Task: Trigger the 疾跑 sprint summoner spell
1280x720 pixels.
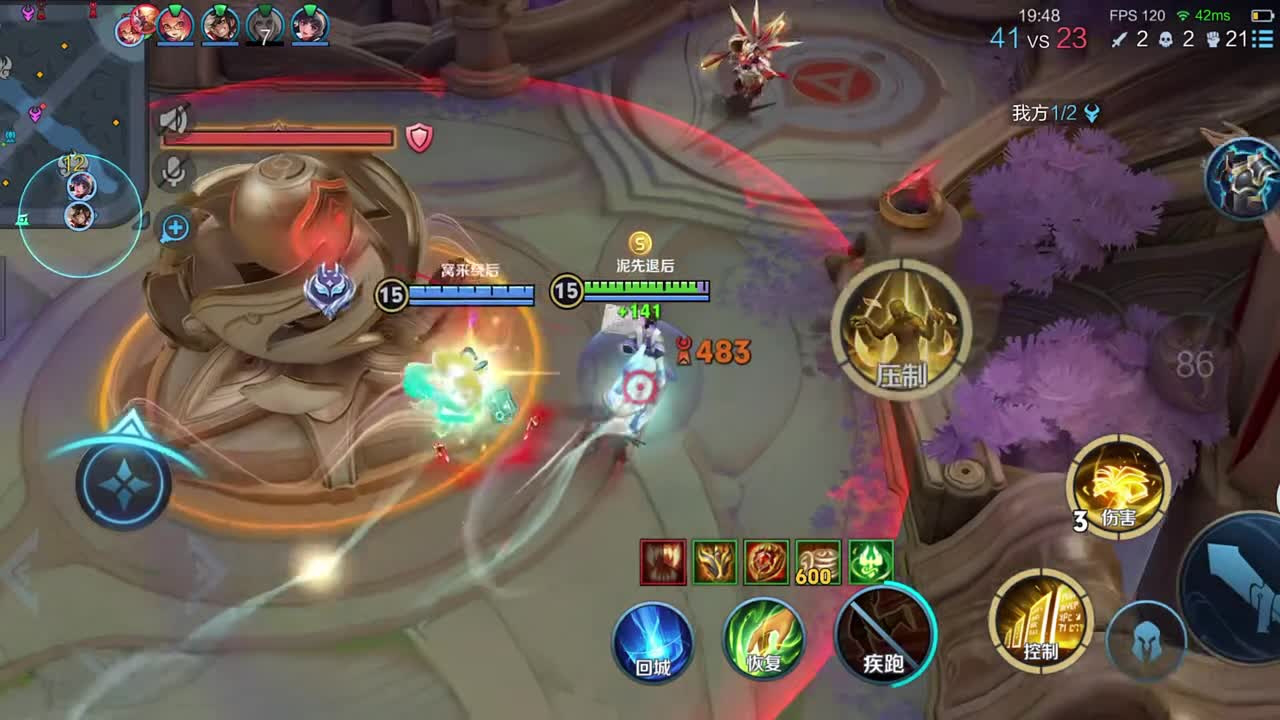Action: point(885,636)
